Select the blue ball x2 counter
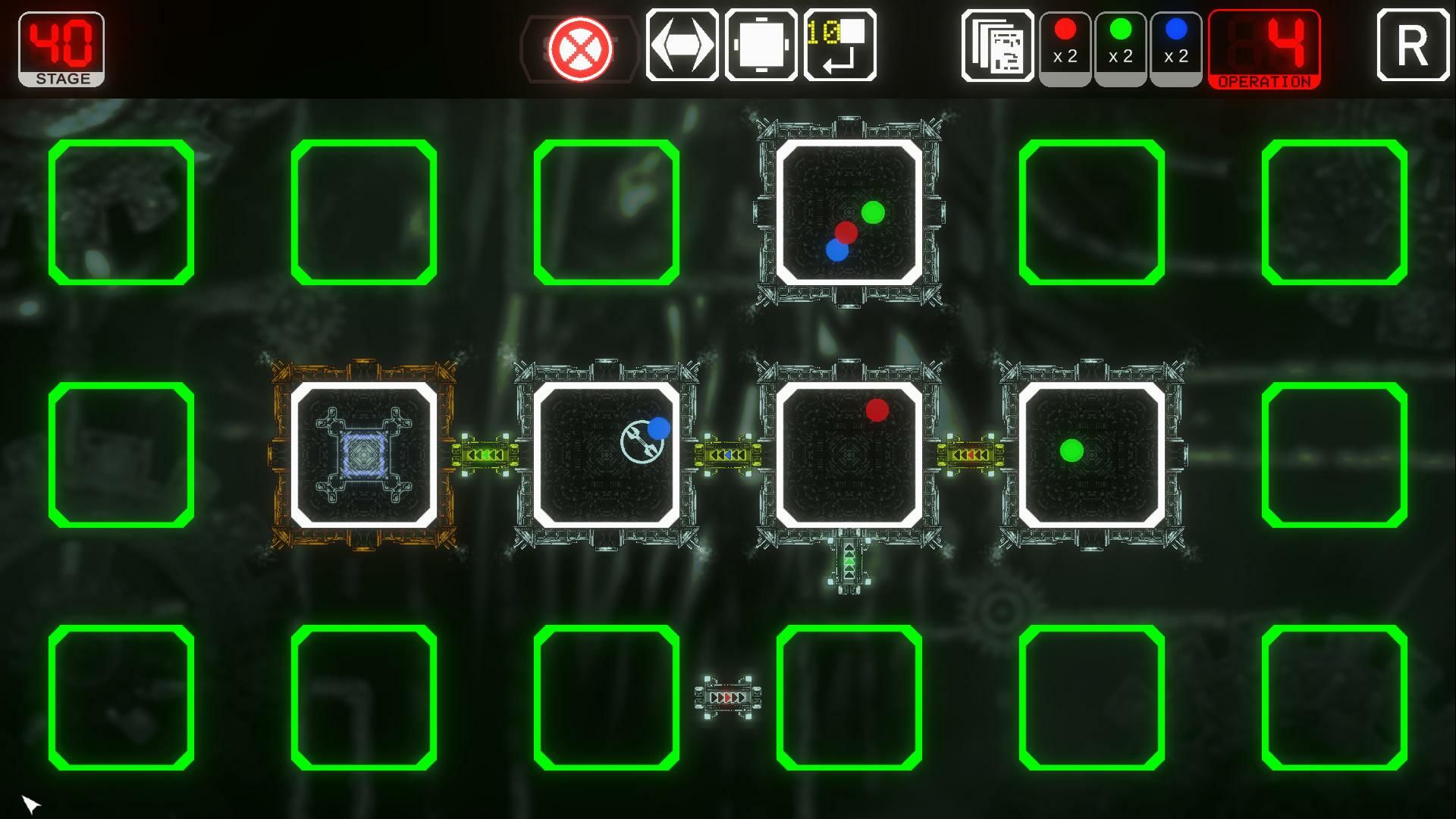Image resolution: width=1456 pixels, height=819 pixels. tap(1176, 45)
